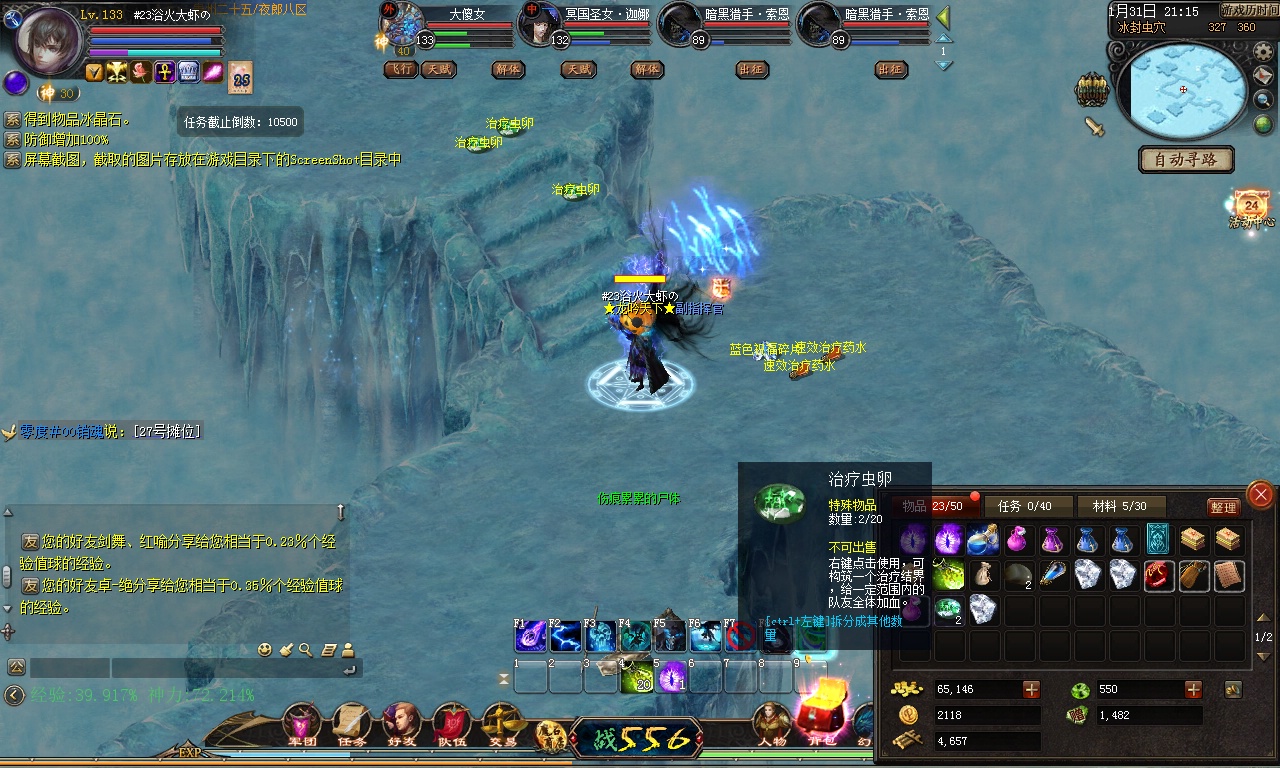Open the 材料 materials tab
1280x768 pixels.
[x=1120, y=506]
